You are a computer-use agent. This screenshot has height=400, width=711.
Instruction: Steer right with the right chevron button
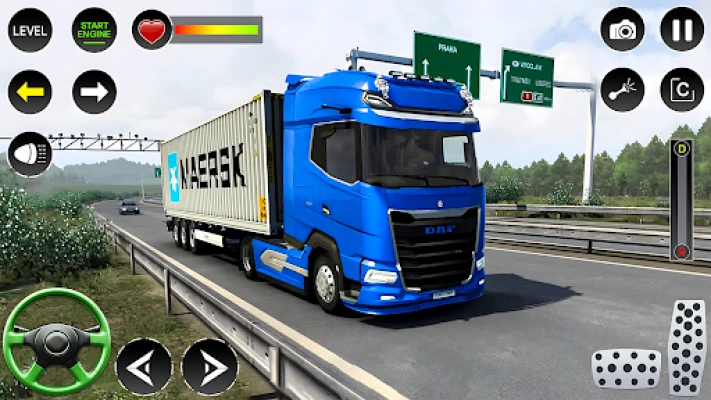click(x=209, y=366)
